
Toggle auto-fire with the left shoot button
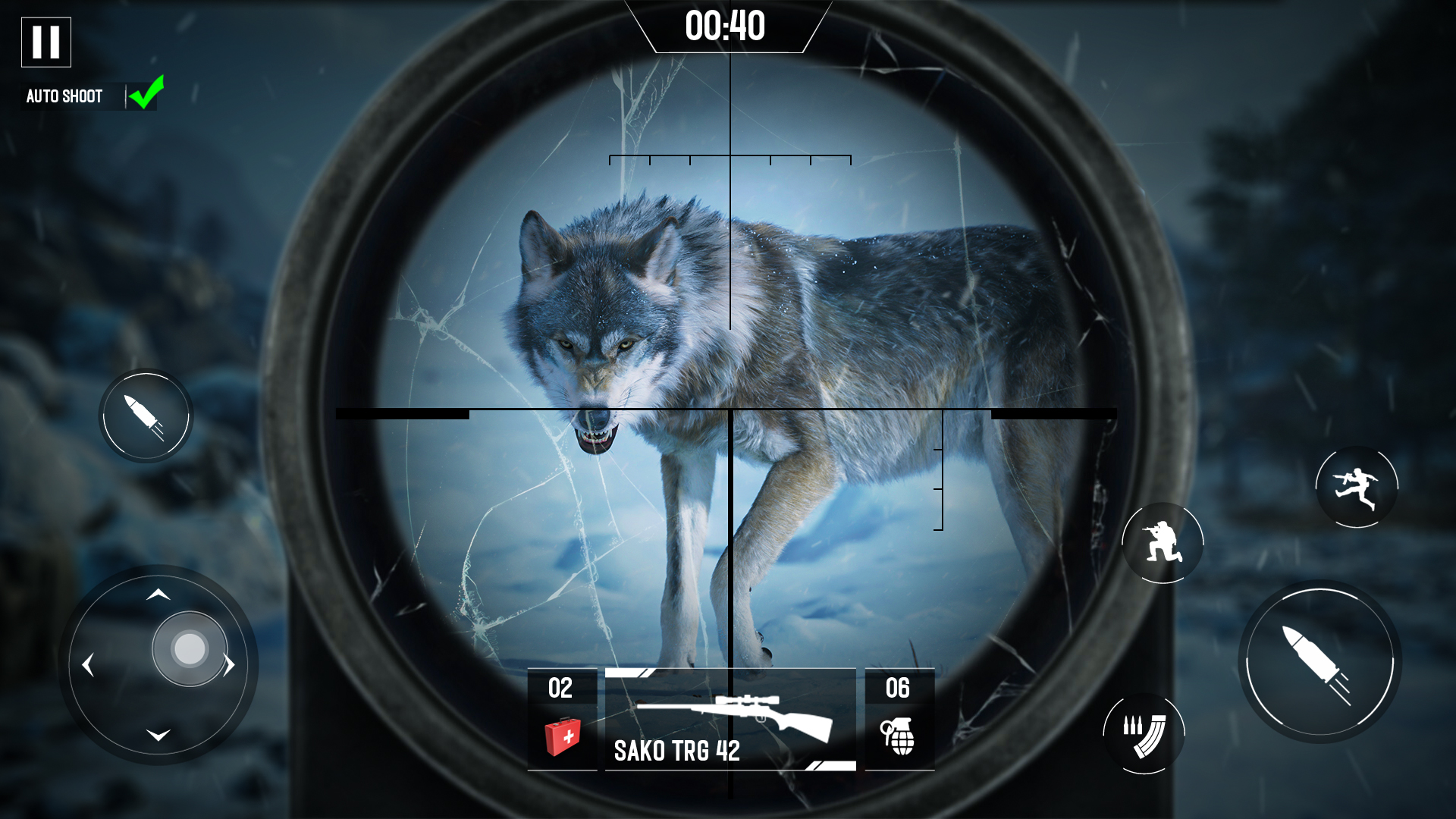146,416
